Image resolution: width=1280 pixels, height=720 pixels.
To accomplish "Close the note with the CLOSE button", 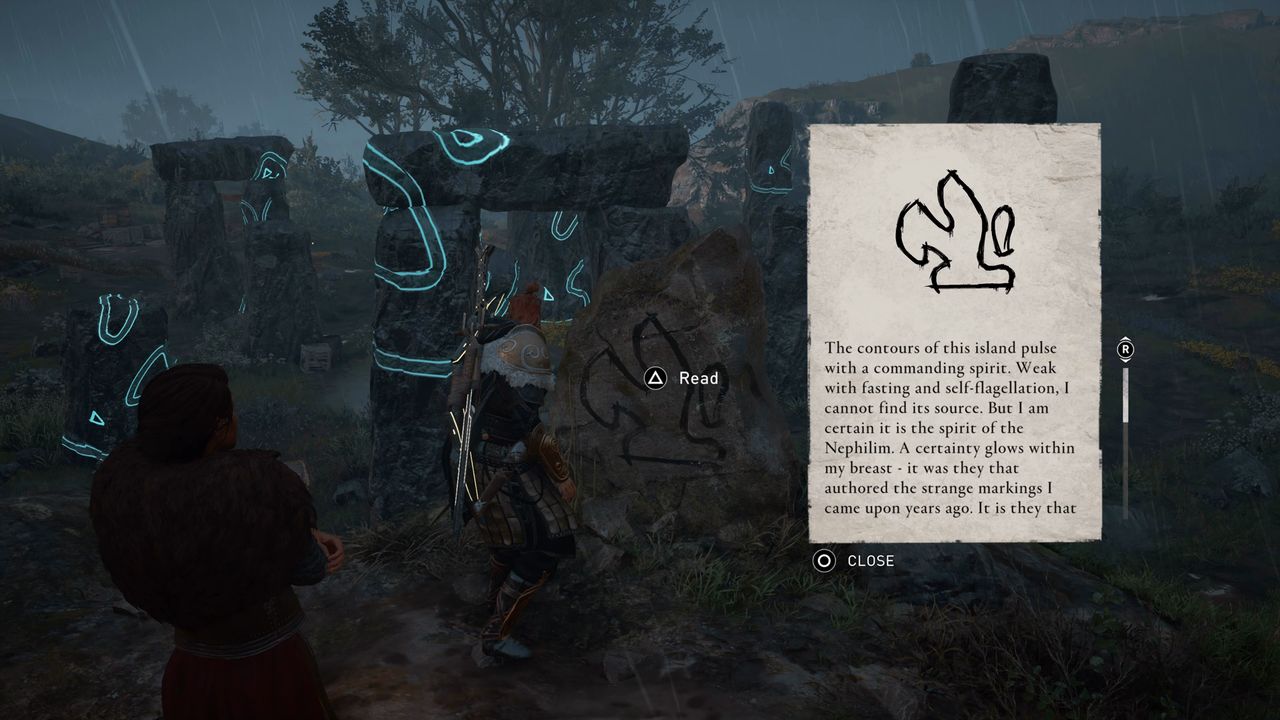I will pyautogui.click(x=854, y=561).
